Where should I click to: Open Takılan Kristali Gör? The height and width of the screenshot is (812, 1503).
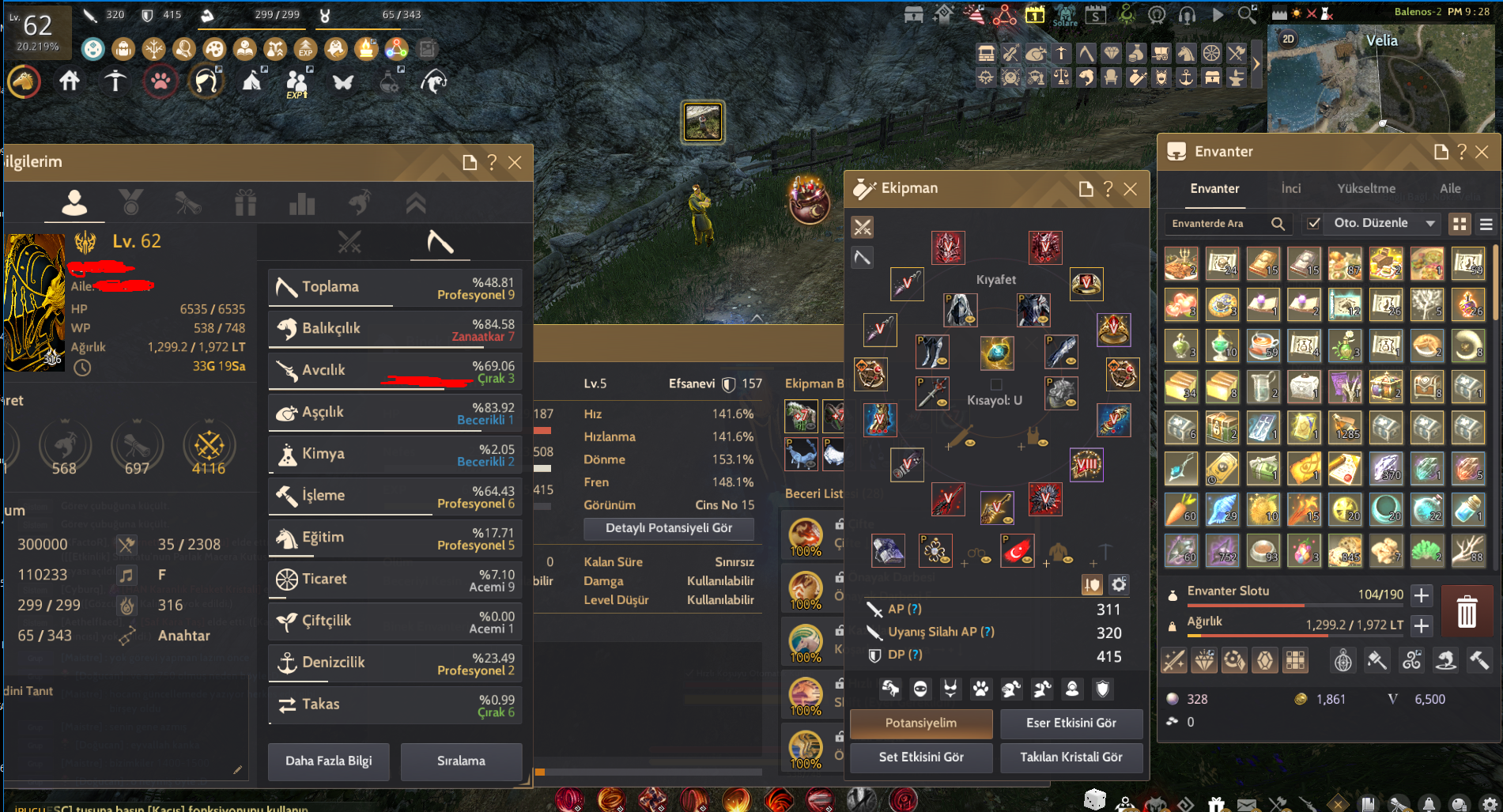point(1071,757)
